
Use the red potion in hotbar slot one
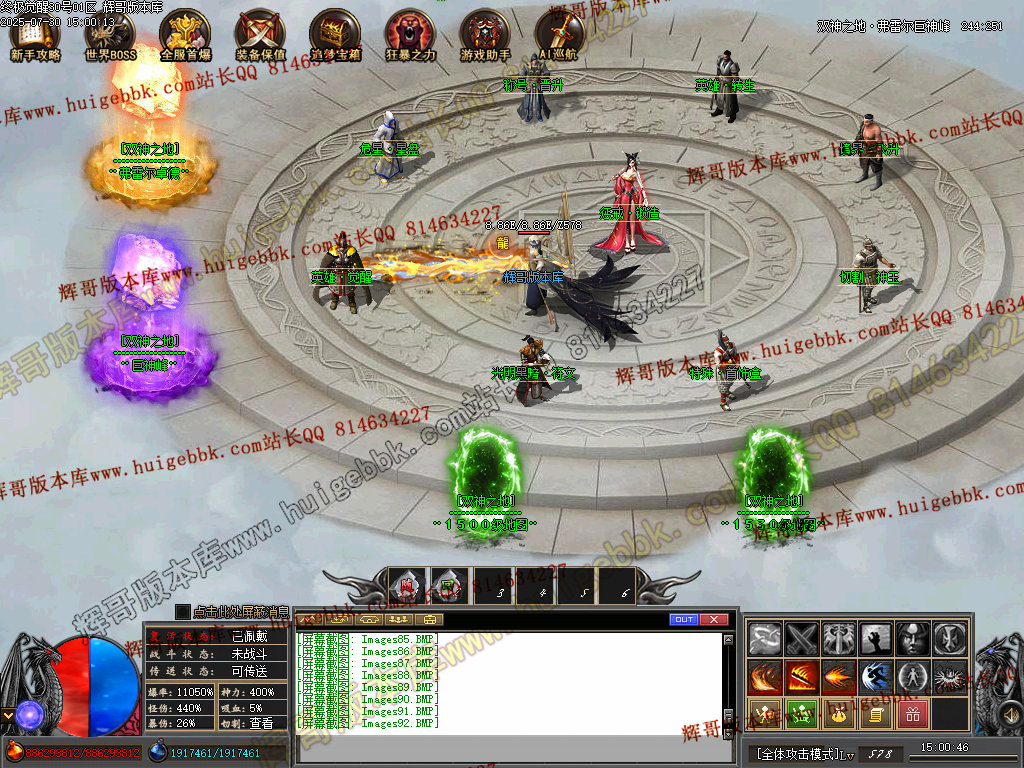tap(408, 587)
